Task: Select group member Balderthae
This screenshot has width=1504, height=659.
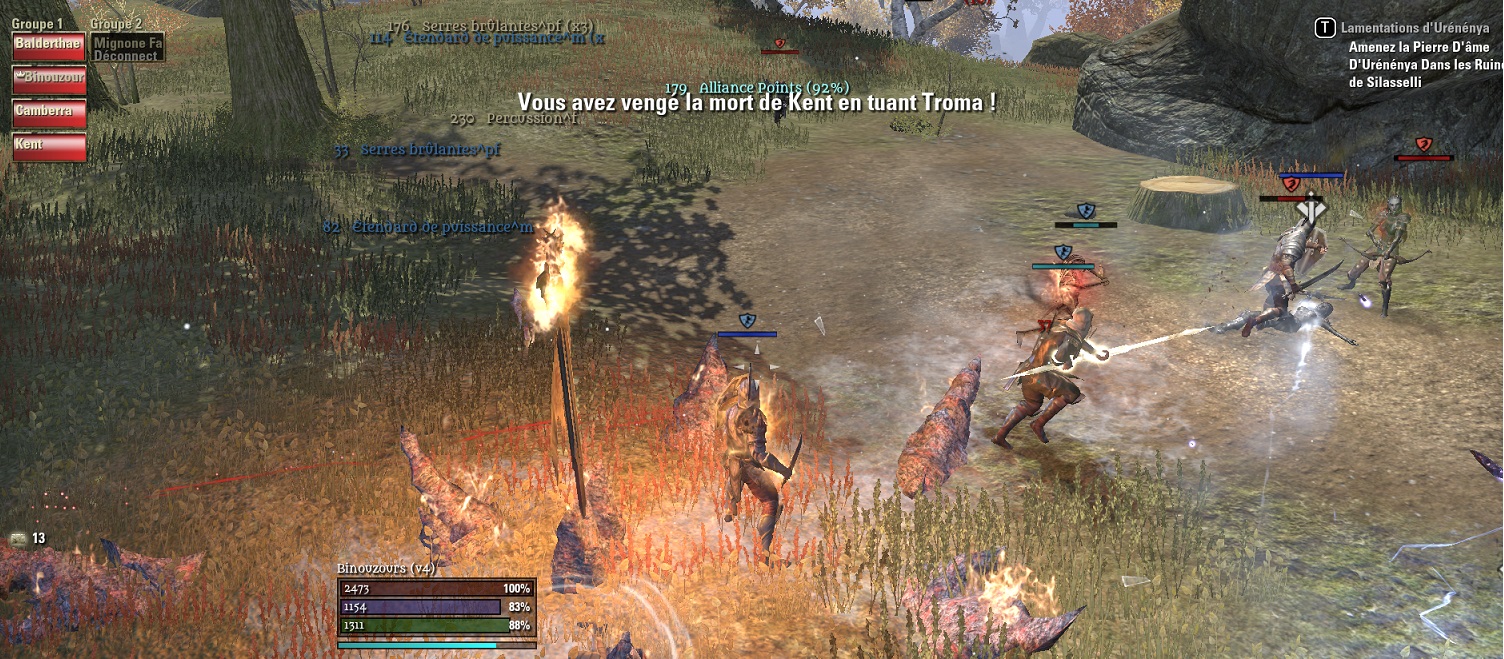Action: (49, 46)
